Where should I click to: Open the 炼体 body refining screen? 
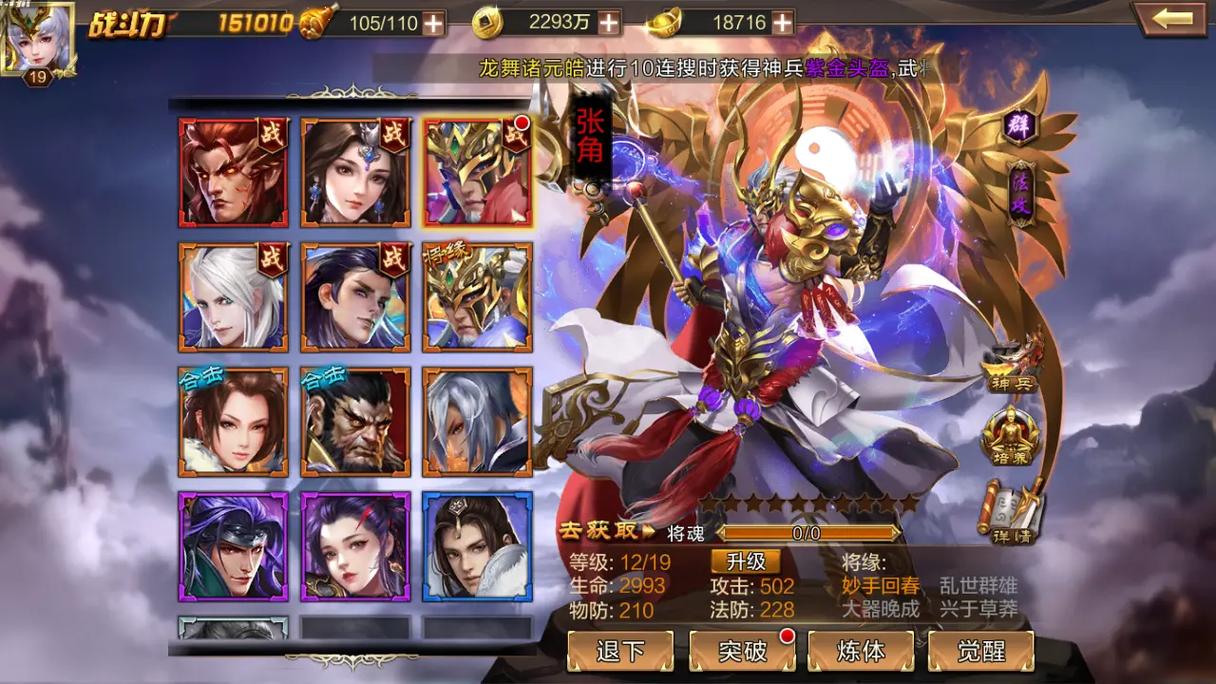click(x=860, y=651)
